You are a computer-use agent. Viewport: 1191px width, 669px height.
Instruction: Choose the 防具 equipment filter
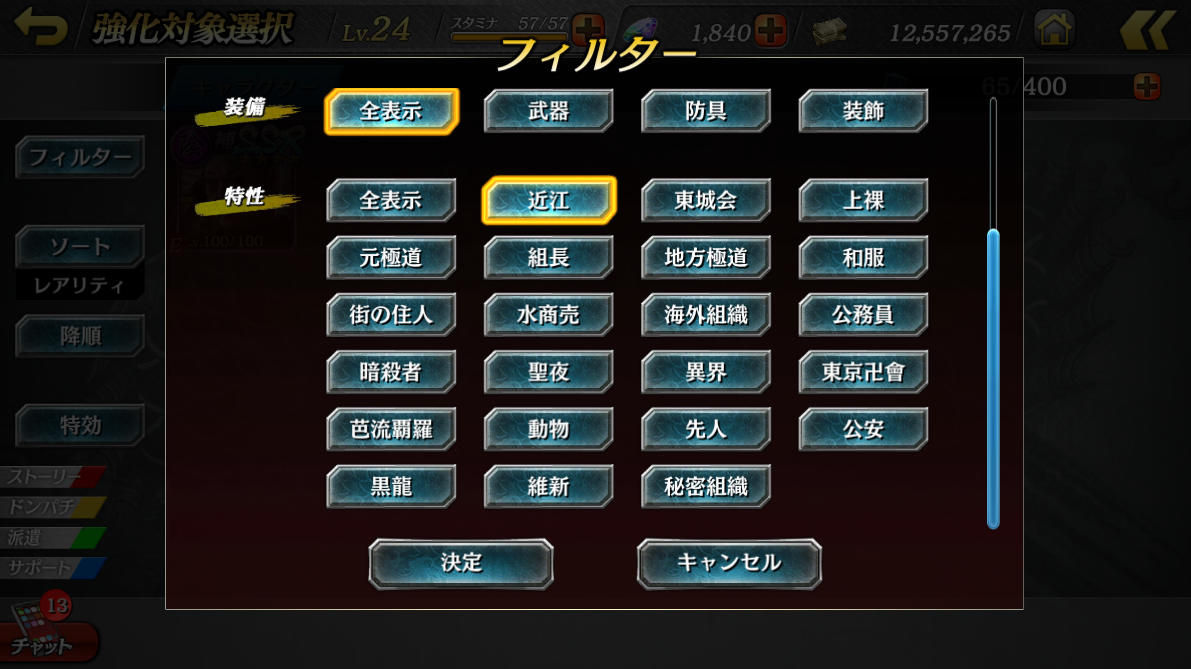pyautogui.click(x=706, y=111)
